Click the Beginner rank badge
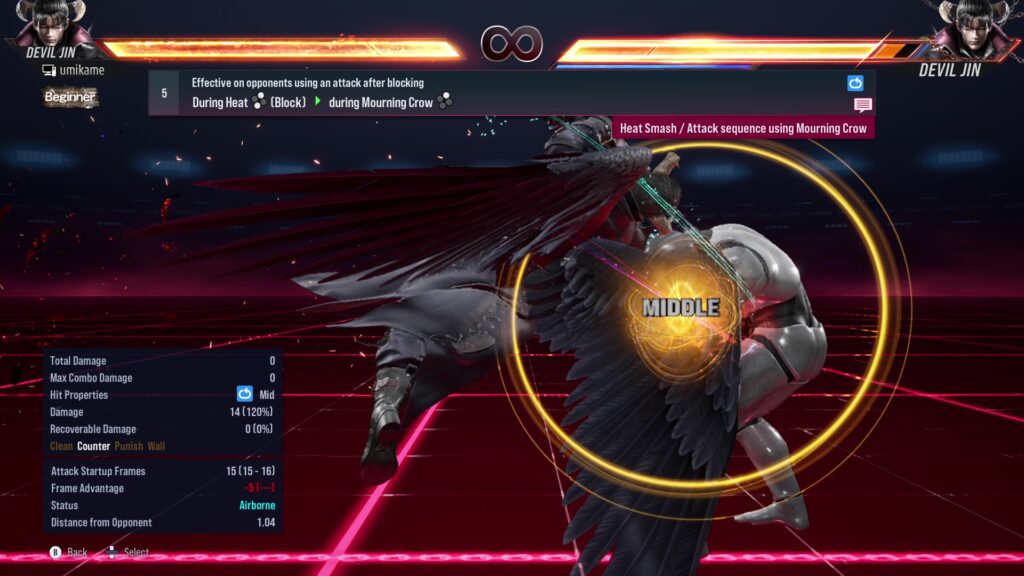Screen dimensions: 1024x576 70,97
